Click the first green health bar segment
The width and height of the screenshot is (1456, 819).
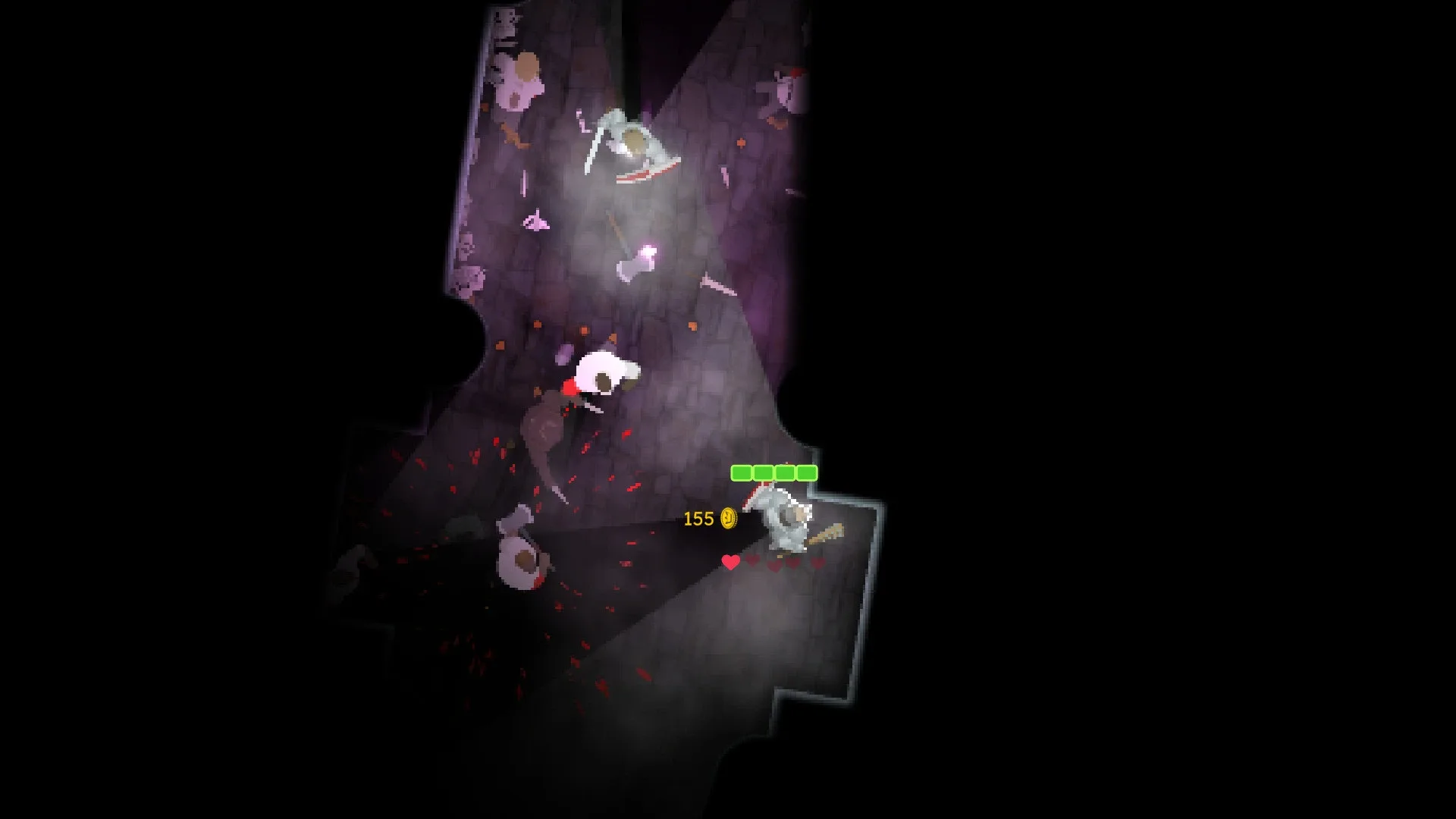[x=742, y=472]
